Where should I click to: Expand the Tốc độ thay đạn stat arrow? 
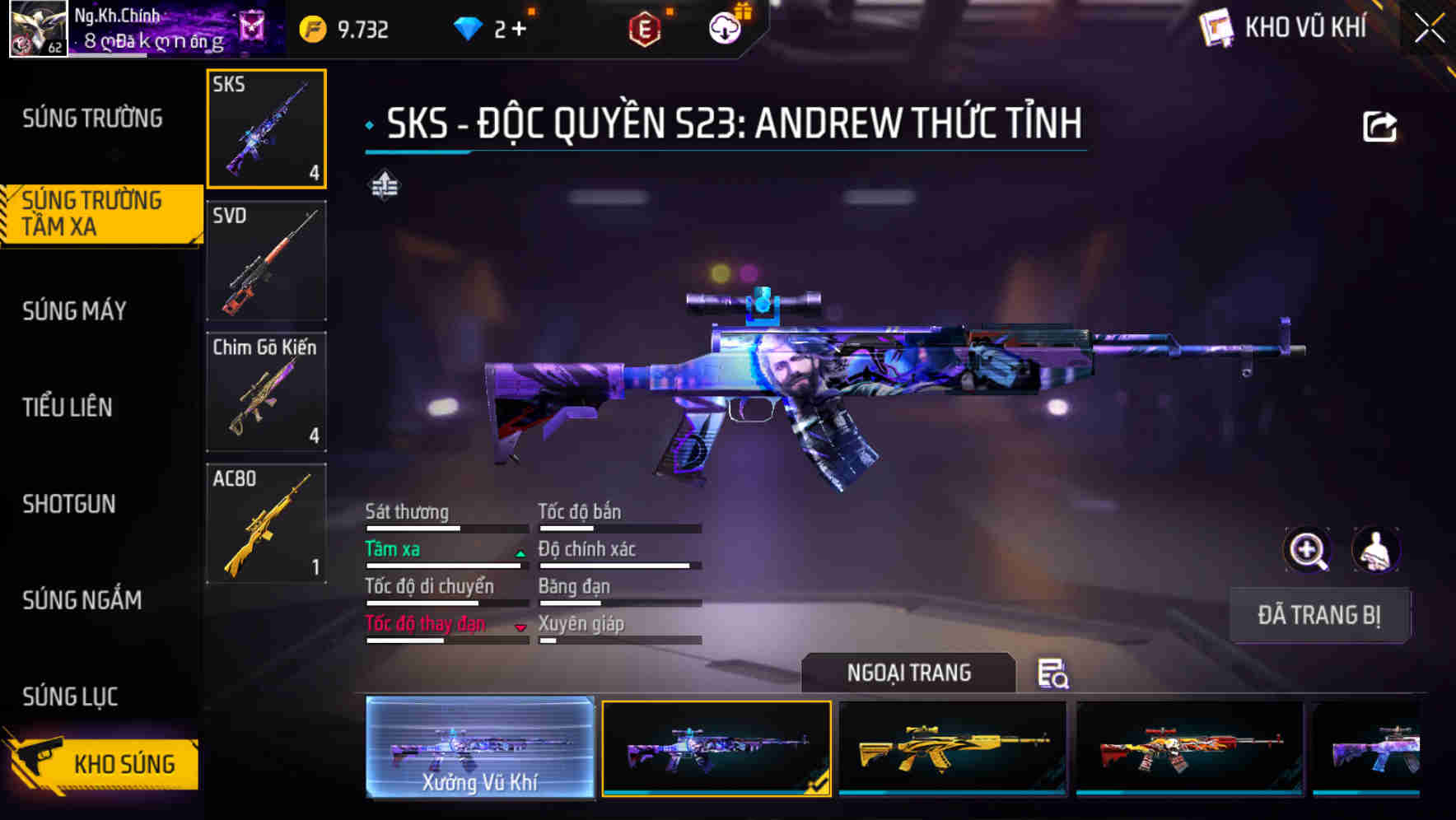pos(520,627)
